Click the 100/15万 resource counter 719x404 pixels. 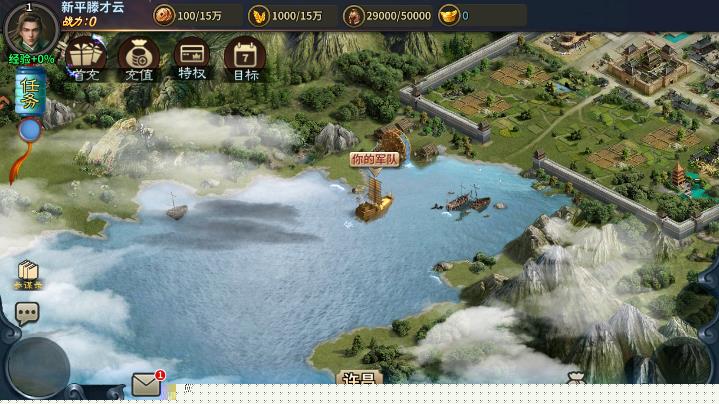click(194, 16)
